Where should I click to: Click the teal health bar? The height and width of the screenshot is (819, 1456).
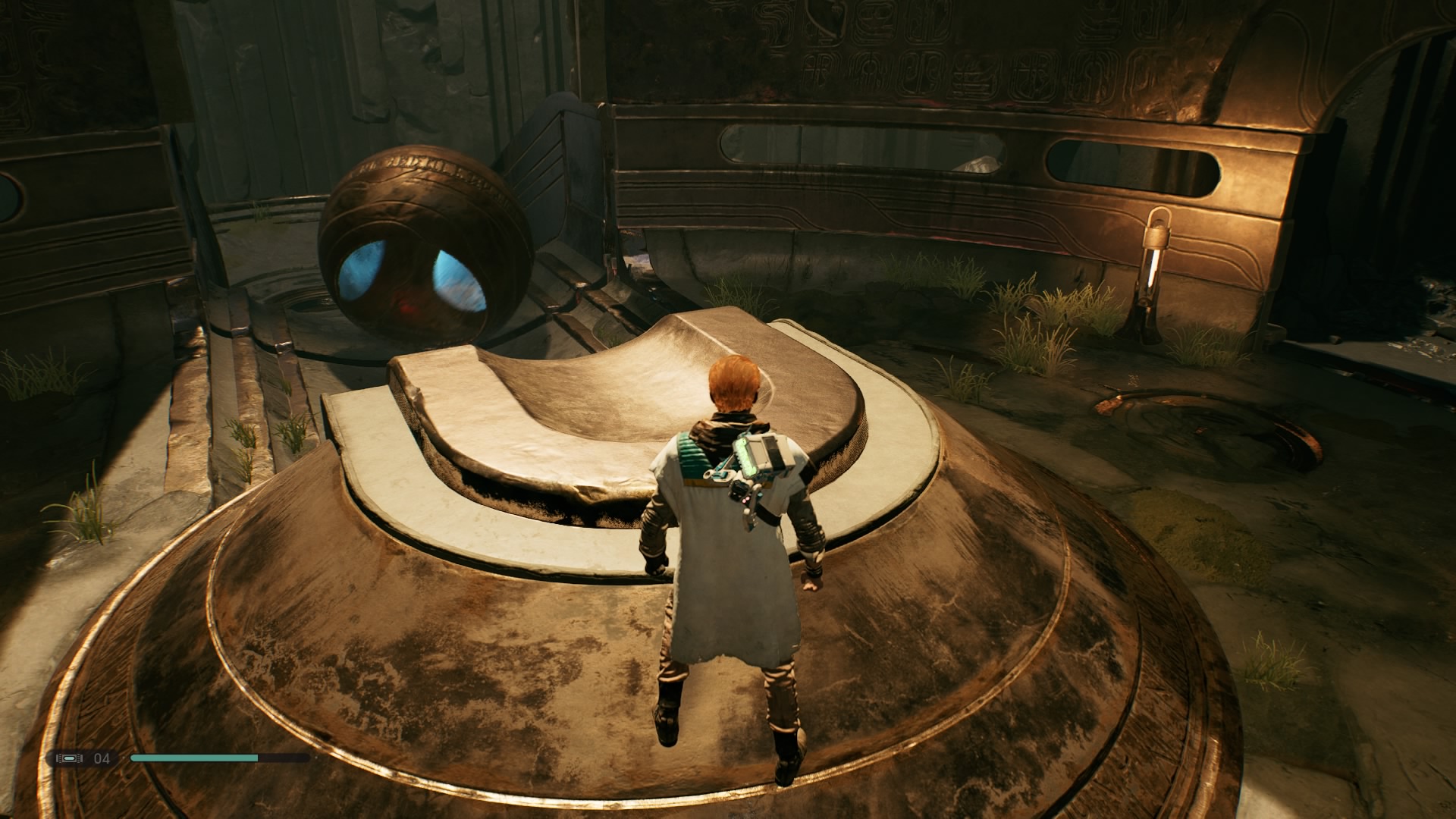coord(193,757)
